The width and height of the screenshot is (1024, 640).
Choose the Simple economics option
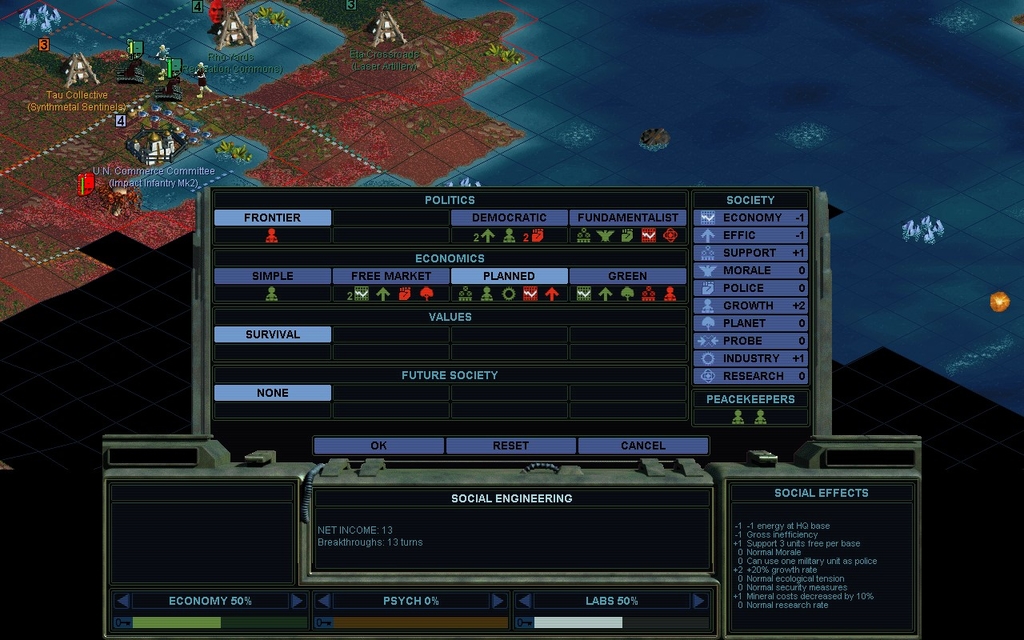click(272, 276)
